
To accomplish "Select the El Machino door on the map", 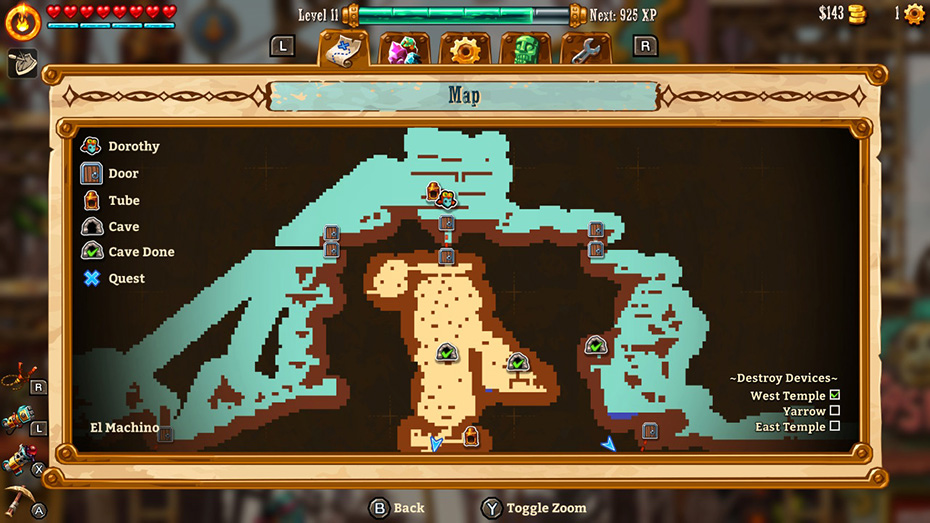I will pos(166,434).
